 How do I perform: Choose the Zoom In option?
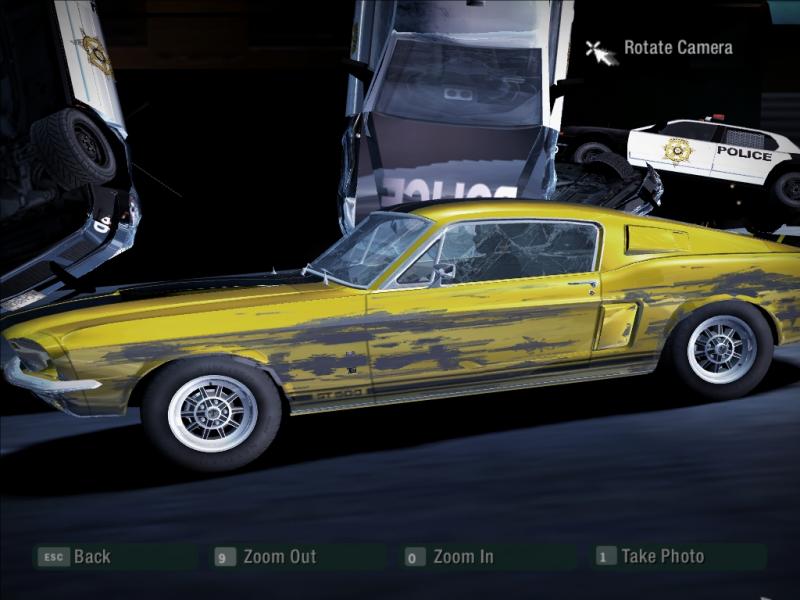462,557
